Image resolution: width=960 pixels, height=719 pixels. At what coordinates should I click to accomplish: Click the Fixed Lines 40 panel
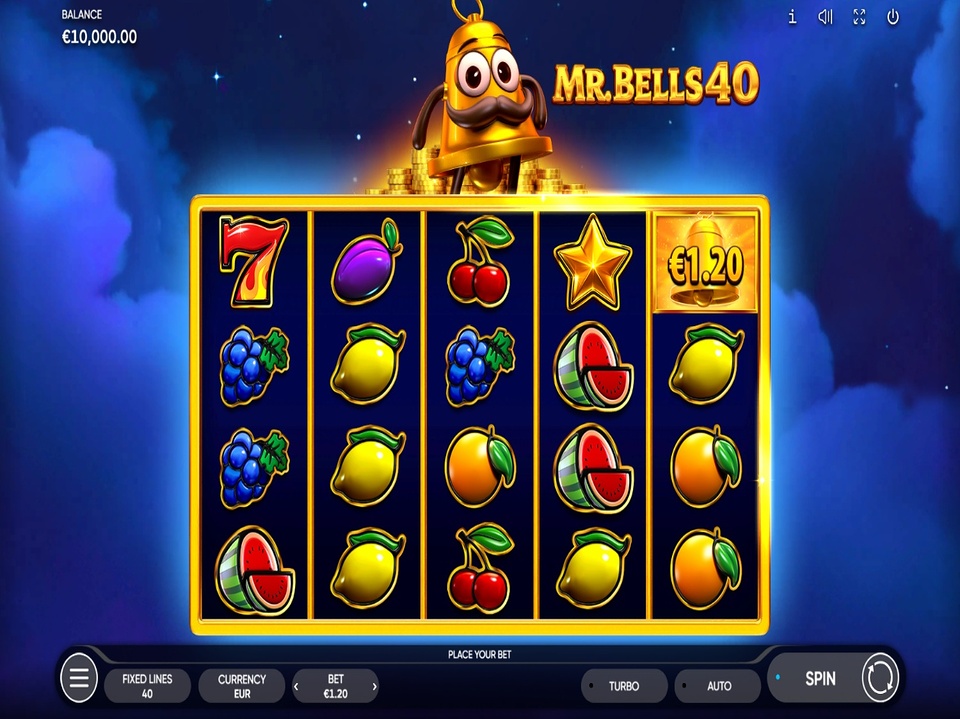coord(148,685)
